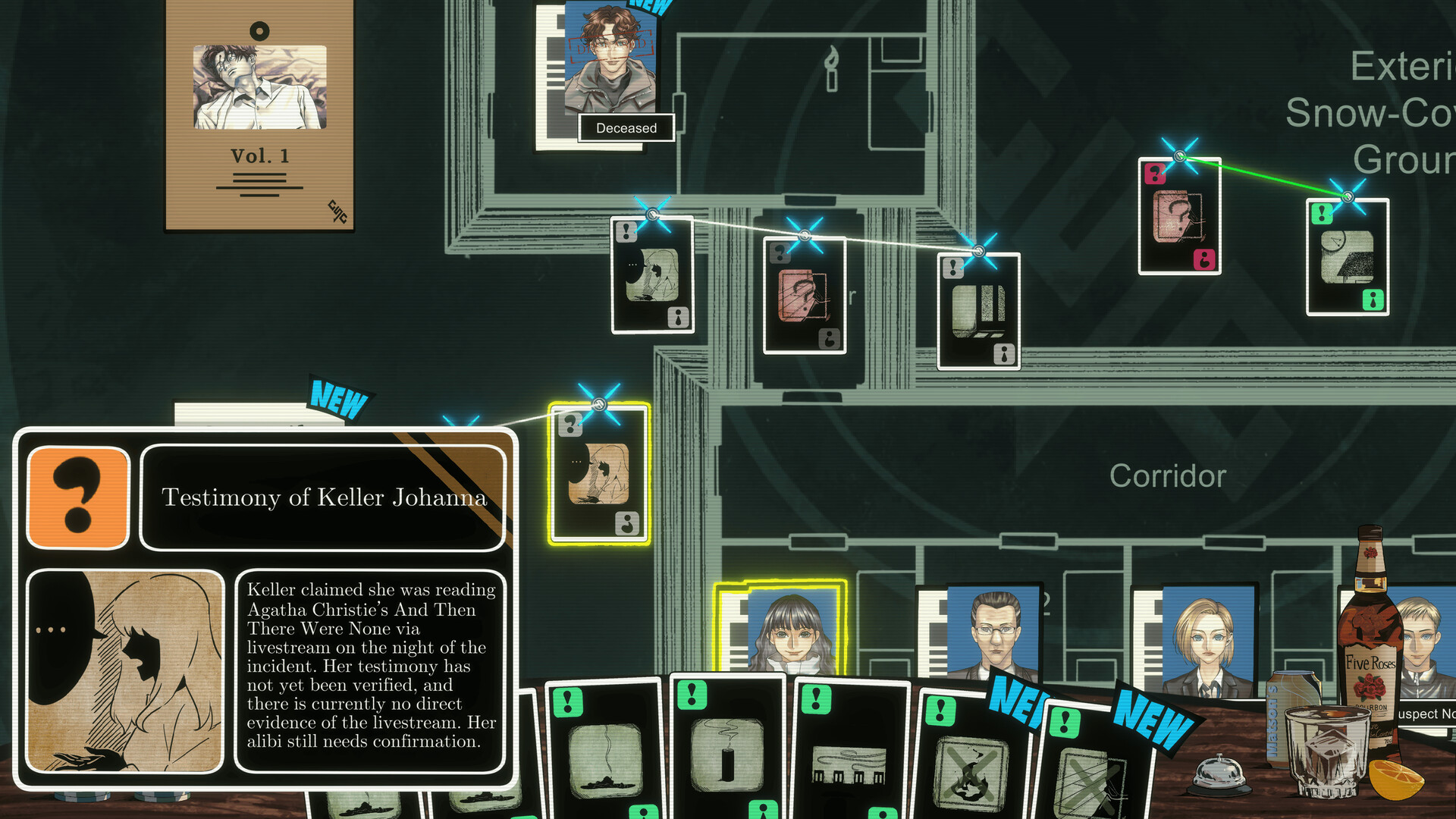Click the Corridor room label

(1168, 476)
